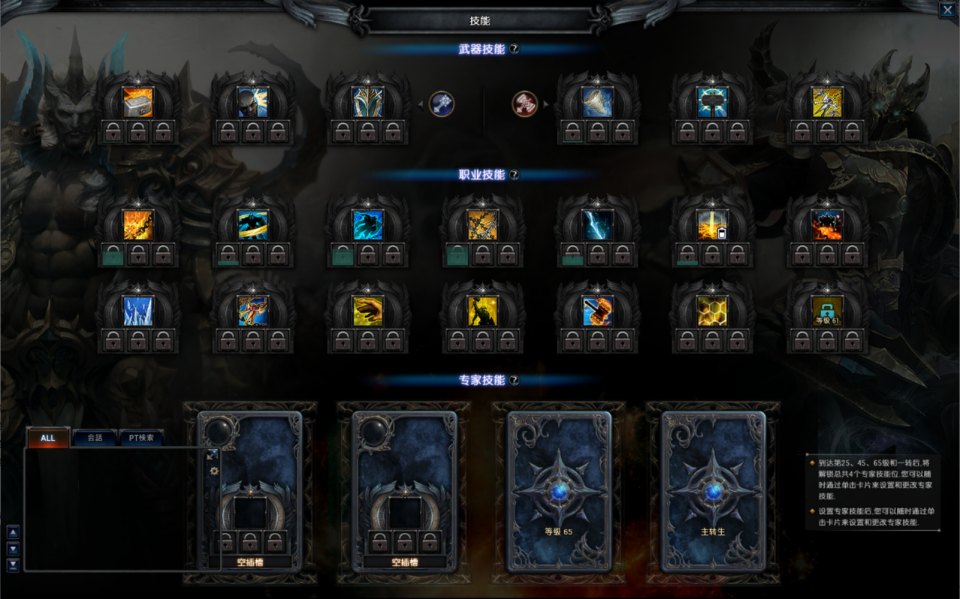The height and width of the screenshot is (599, 960).
Task: Pick the fiery golem class skill
Action: coord(826,224)
